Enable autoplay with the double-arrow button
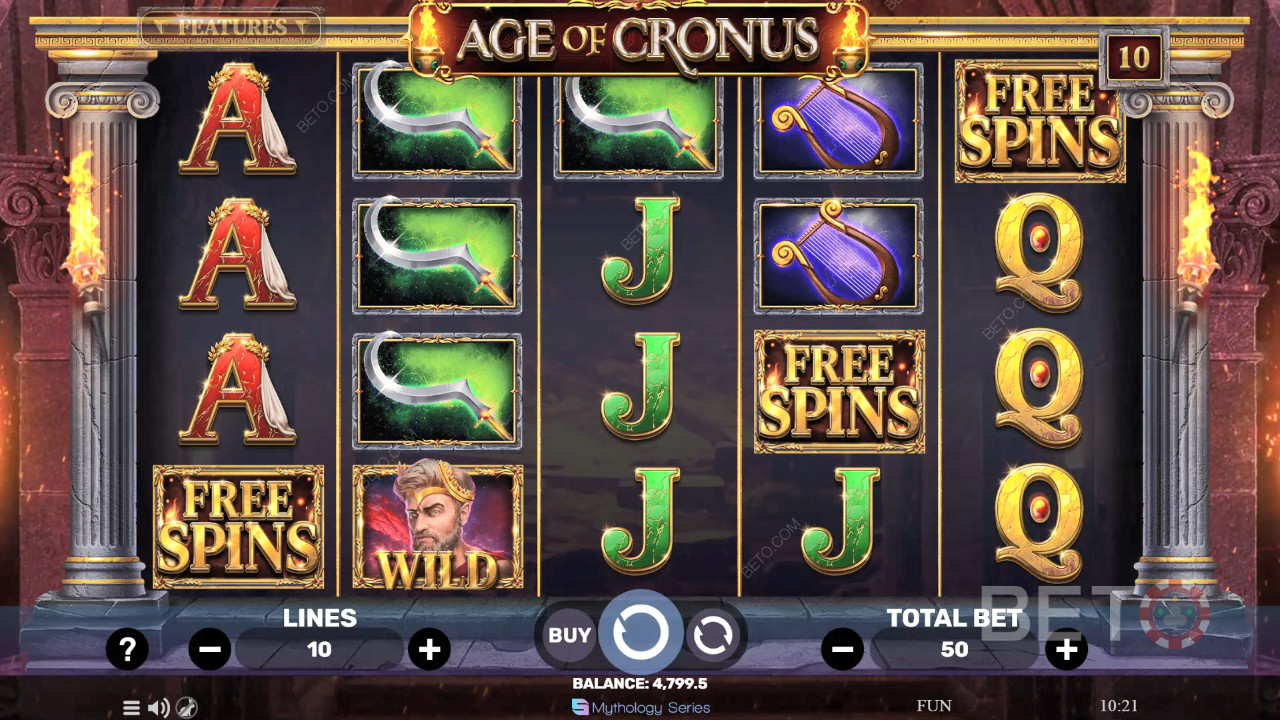This screenshot has height=720, width=1280. (x=712, y=634)
